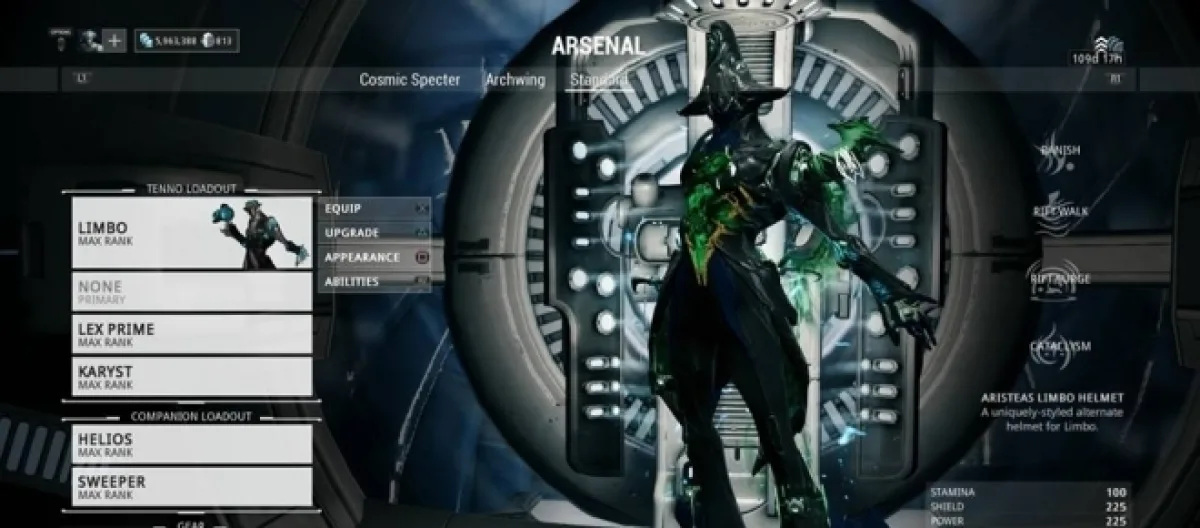Viewport: 1200px width, 528px height.
Task: Select the Lex Prime secondary slot
Action: pos(191,335)
